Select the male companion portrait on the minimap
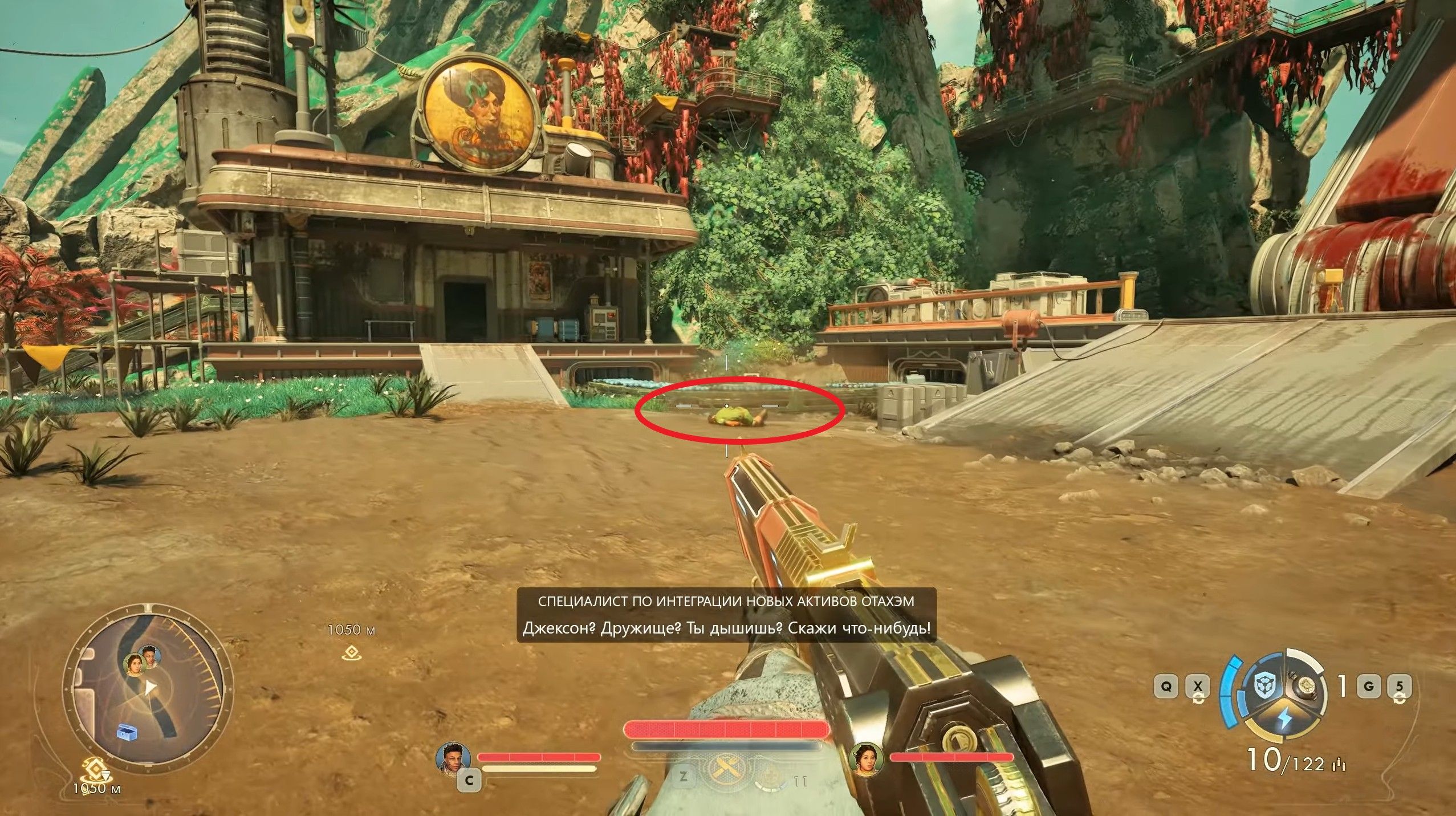 click(x=149, y=656)
